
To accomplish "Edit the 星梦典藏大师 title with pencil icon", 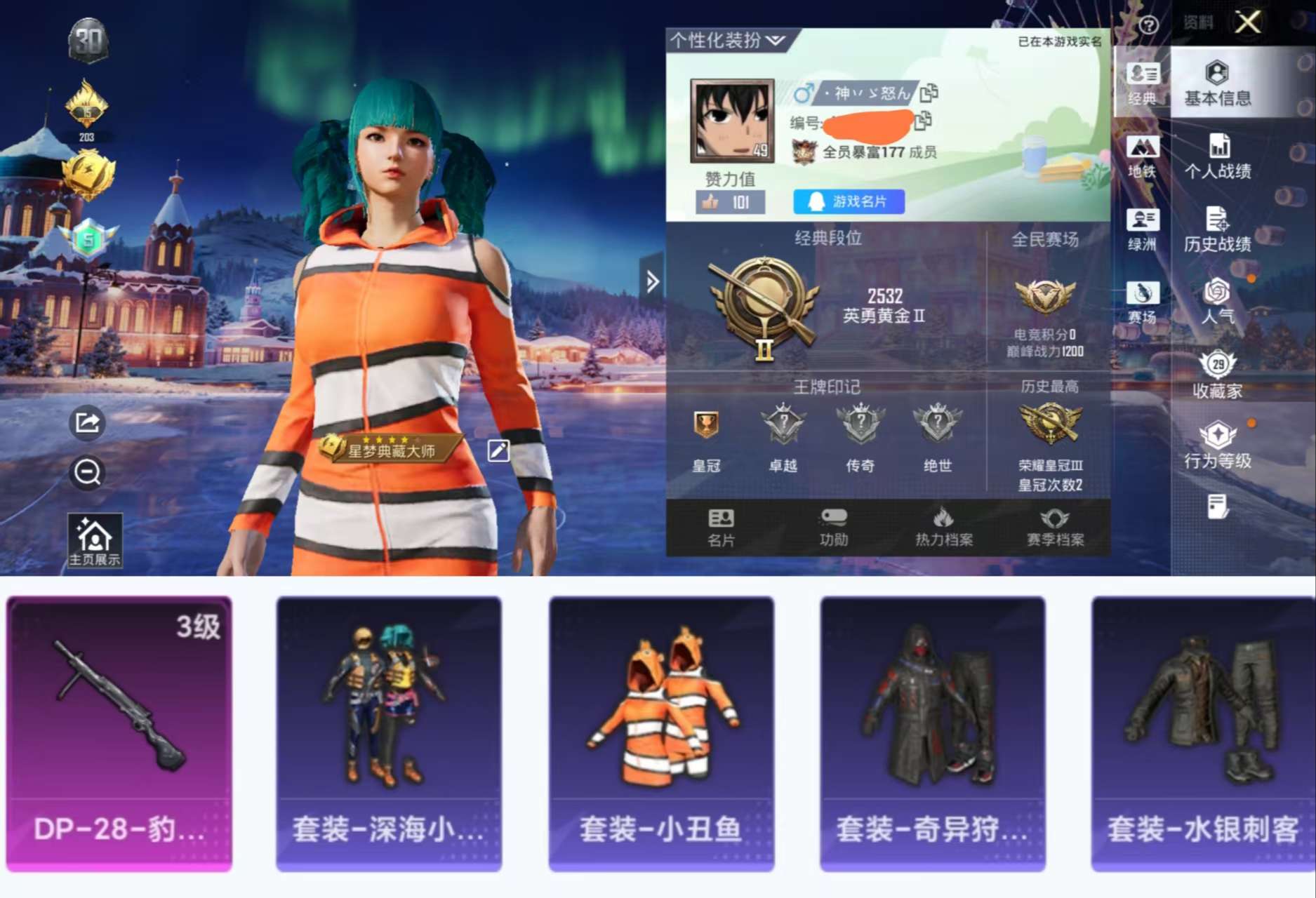I will pyautogui.click(x=499, y=451).
